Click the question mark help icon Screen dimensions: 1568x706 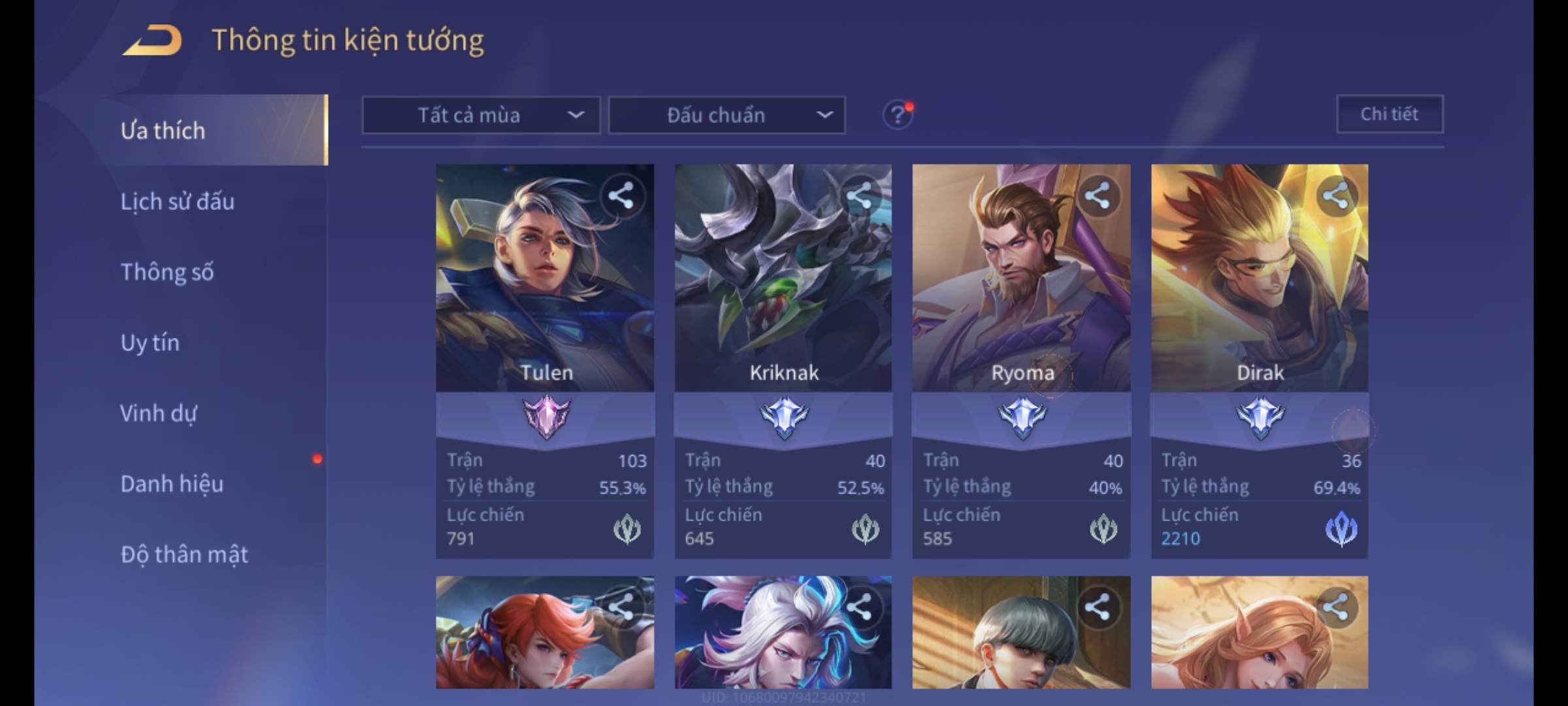tap(897, 116)
